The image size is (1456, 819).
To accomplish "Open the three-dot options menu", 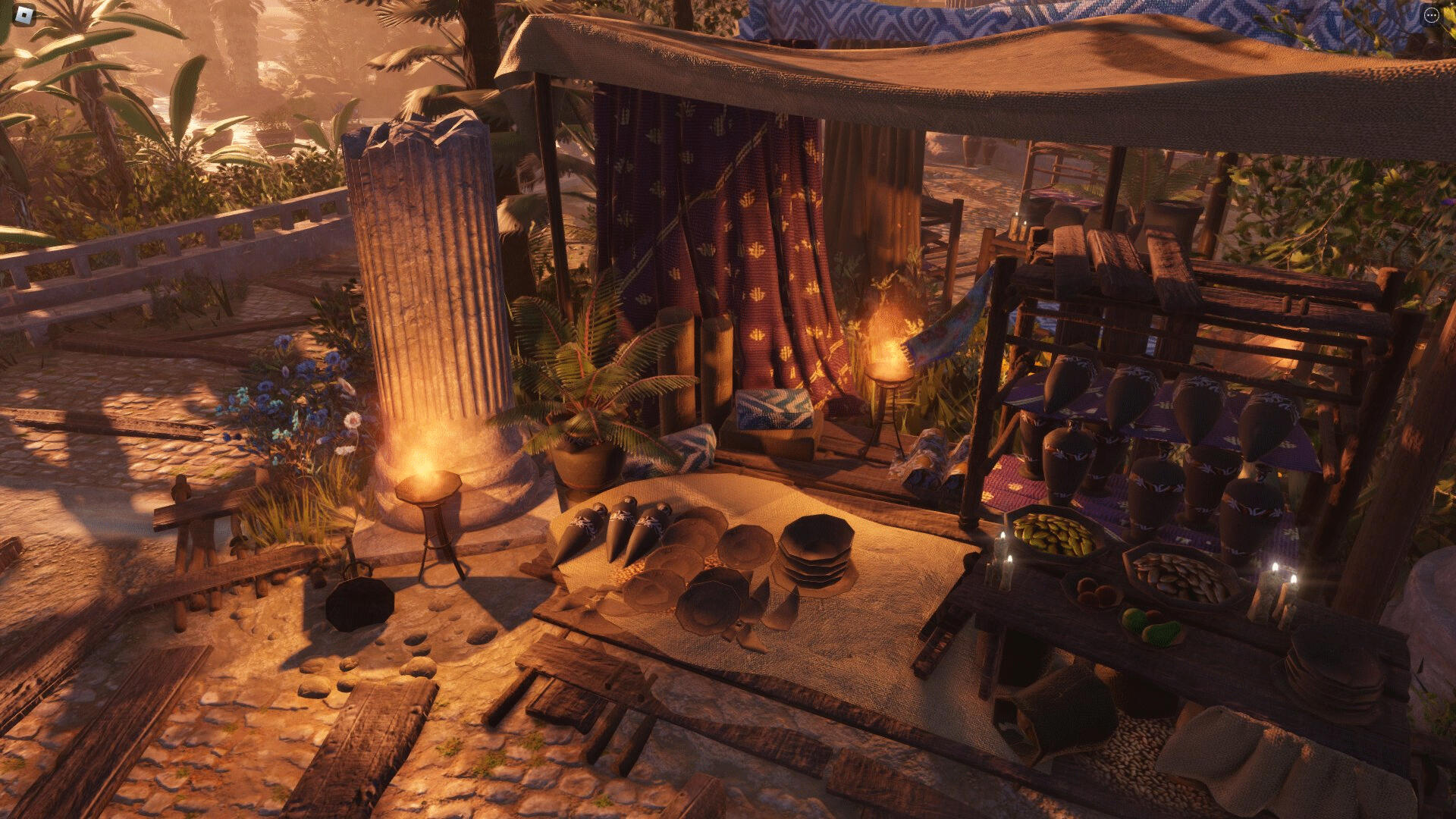I will click(1431, 15).
